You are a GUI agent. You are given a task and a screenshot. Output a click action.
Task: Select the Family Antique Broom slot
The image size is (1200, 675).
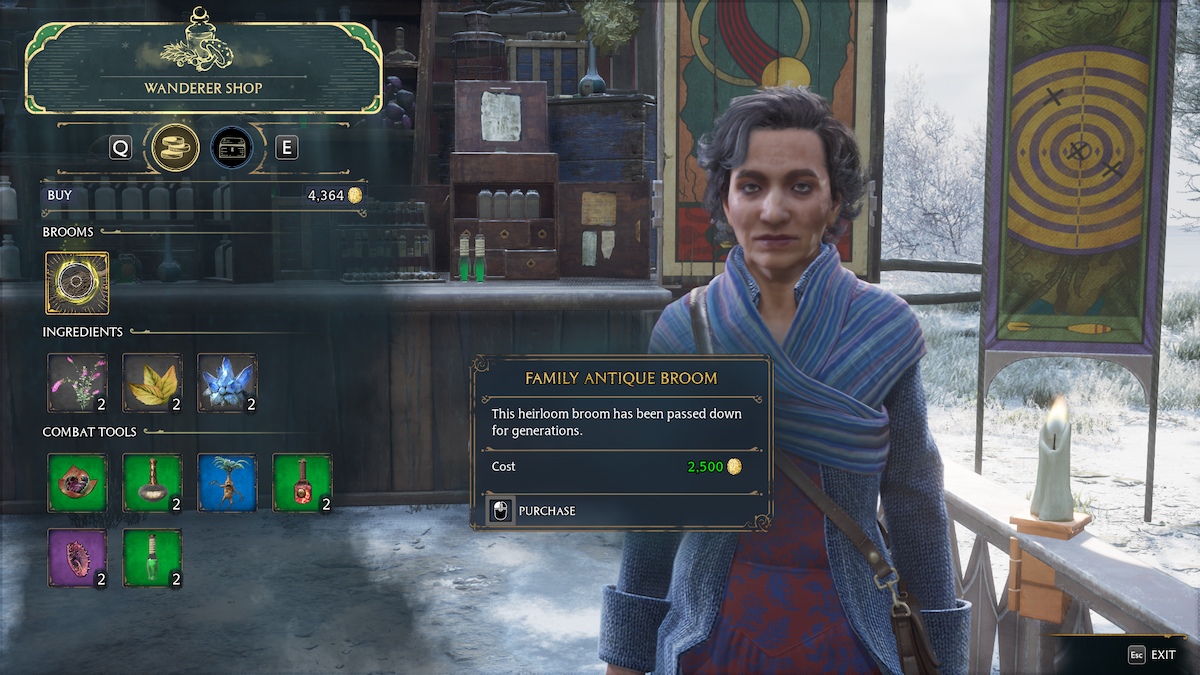[77, 283]
